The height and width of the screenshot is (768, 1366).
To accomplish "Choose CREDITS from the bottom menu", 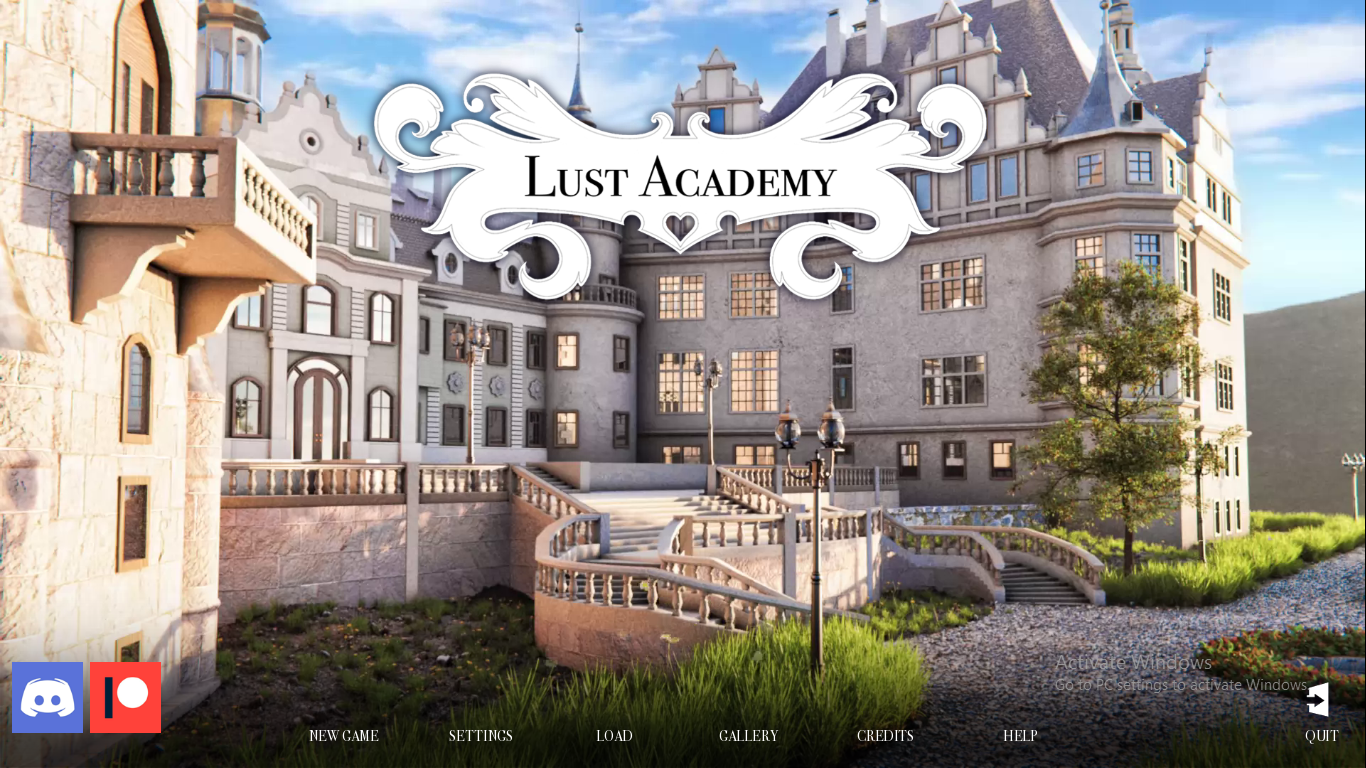I will [884, 736].
